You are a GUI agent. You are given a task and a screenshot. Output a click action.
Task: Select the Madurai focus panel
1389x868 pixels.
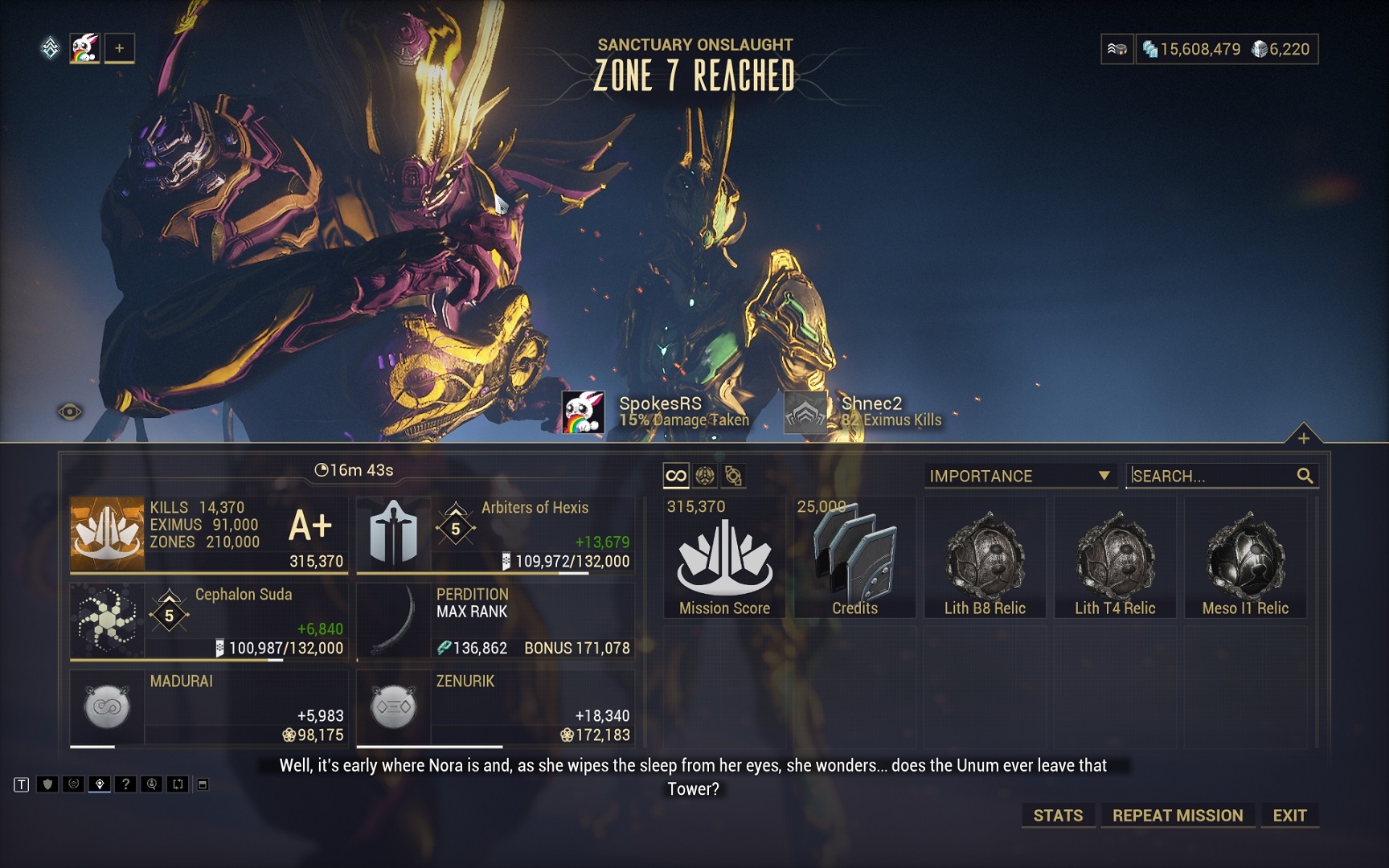tap(209, 708)
